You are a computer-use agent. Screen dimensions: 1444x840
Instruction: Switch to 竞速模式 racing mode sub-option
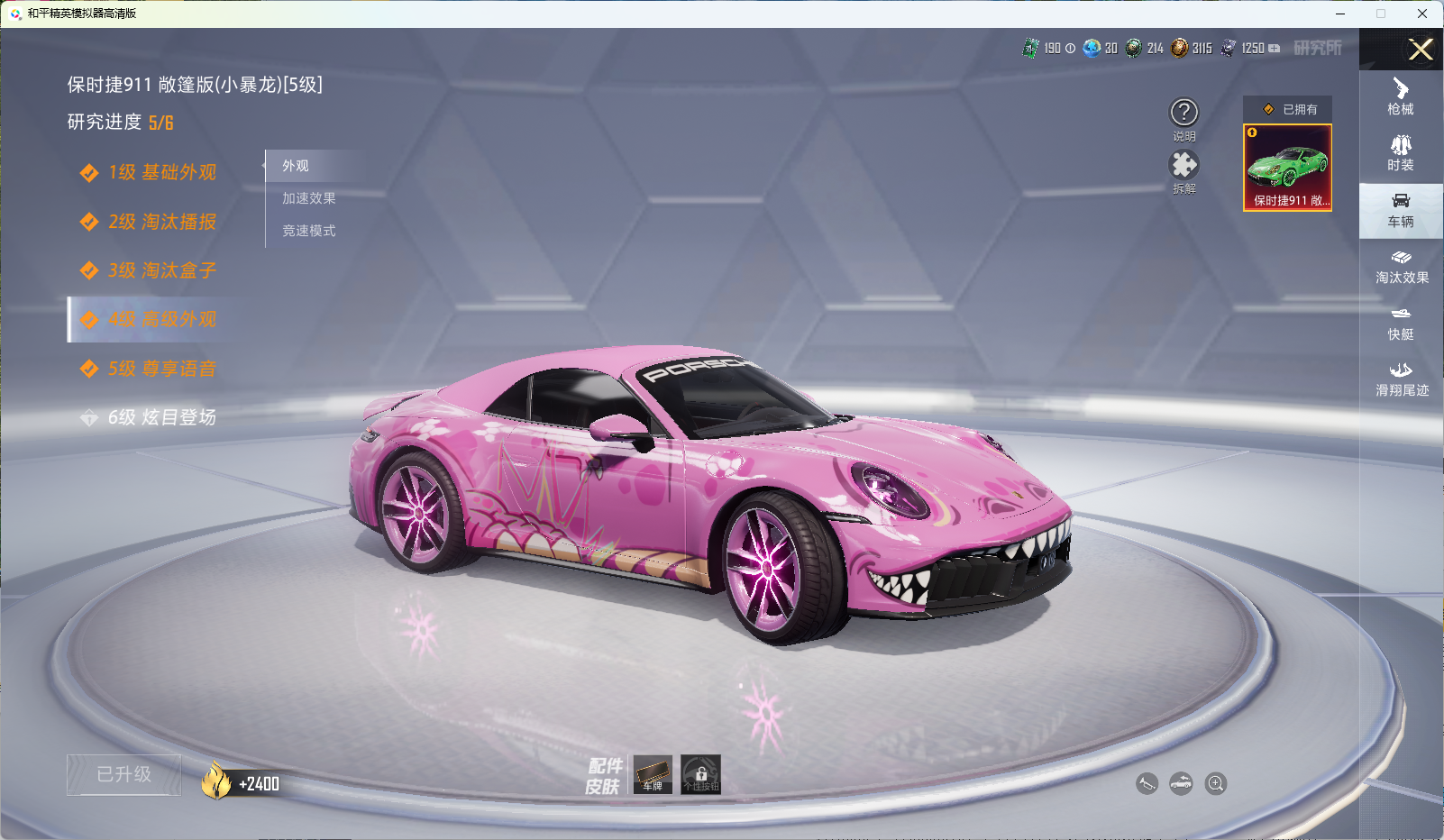point(308,231)
